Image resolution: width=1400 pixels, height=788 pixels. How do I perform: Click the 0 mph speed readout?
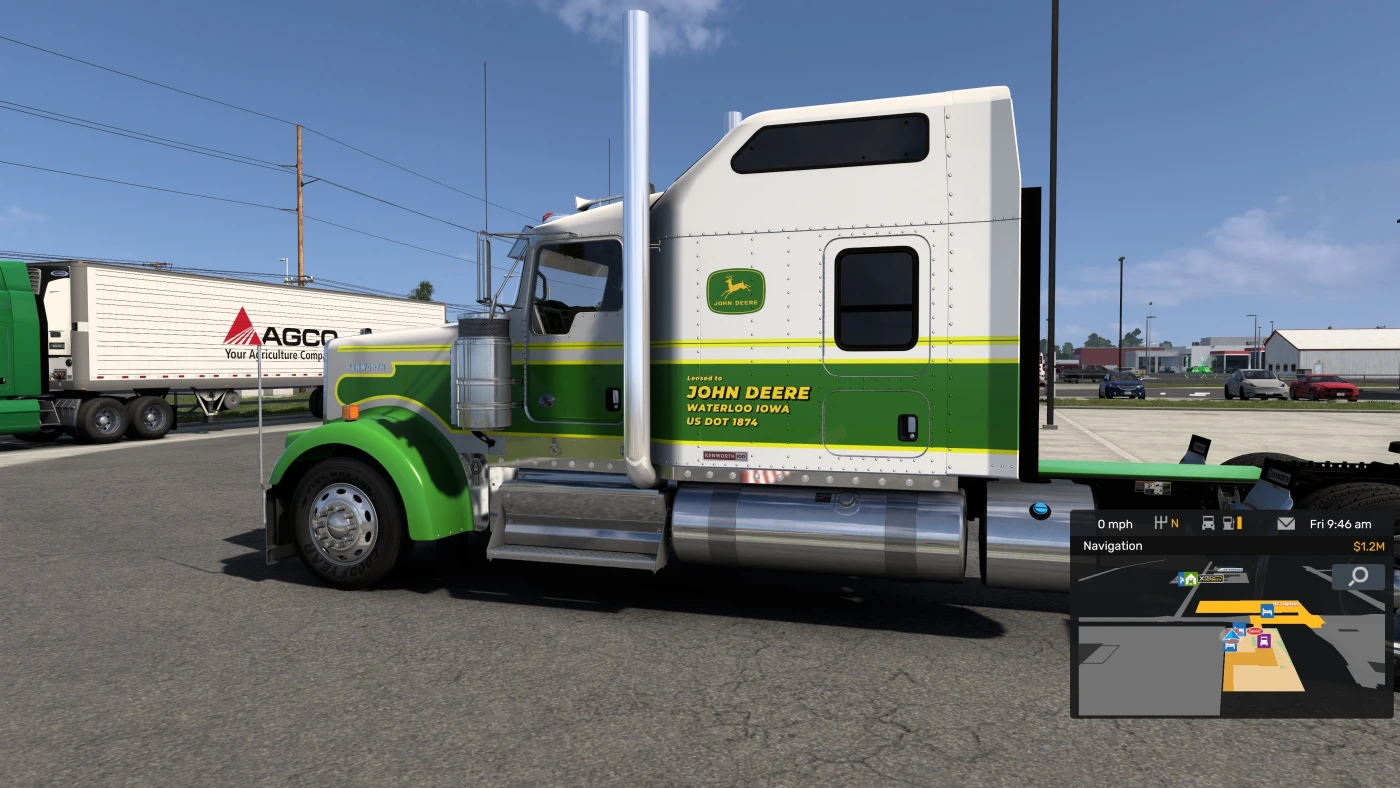click(x=1116, y=524)
